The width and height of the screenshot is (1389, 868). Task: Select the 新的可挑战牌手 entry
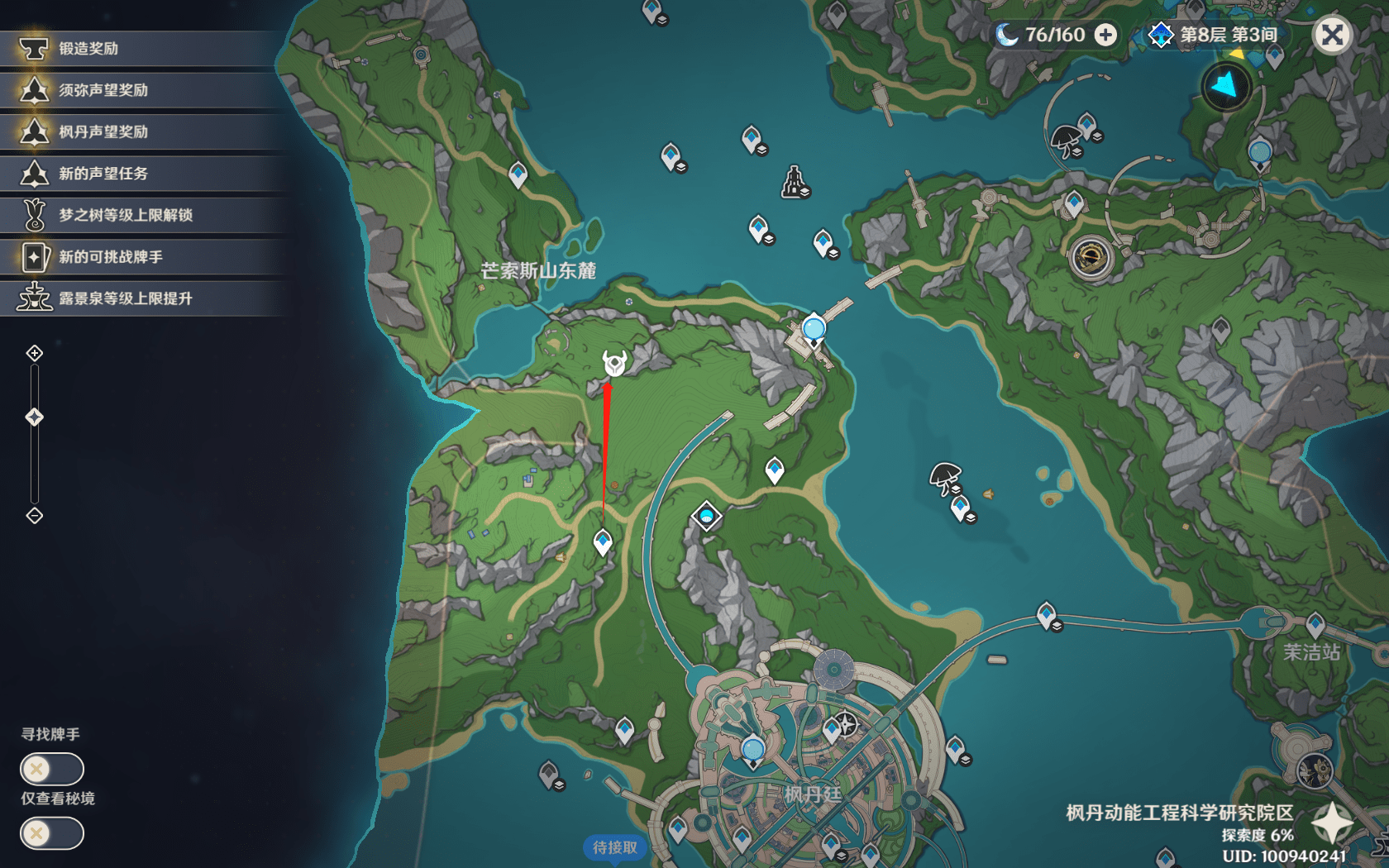pyautogui.click(x=141, y=257)
